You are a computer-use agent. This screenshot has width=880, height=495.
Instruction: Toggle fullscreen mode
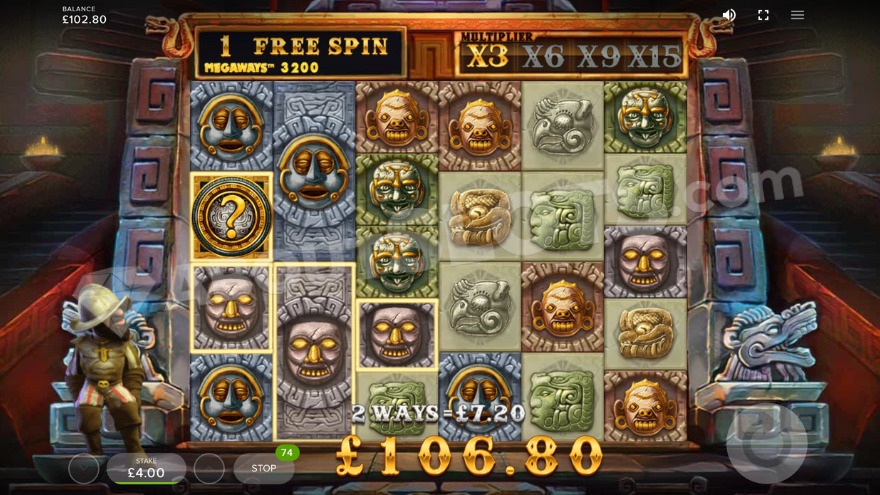coord(763,15)
